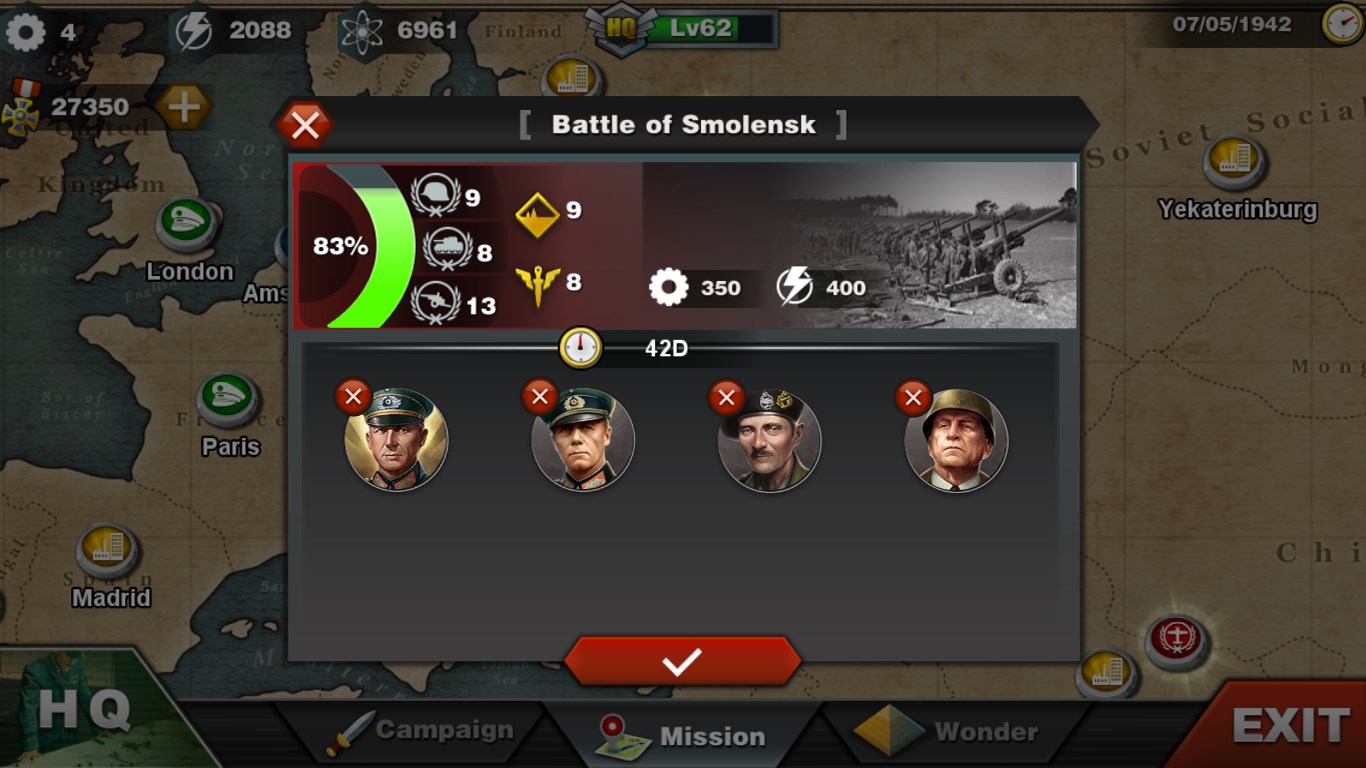Confirm mission with the checkmark button
This screenshot has height=768, width=1366.
point(683,660)
